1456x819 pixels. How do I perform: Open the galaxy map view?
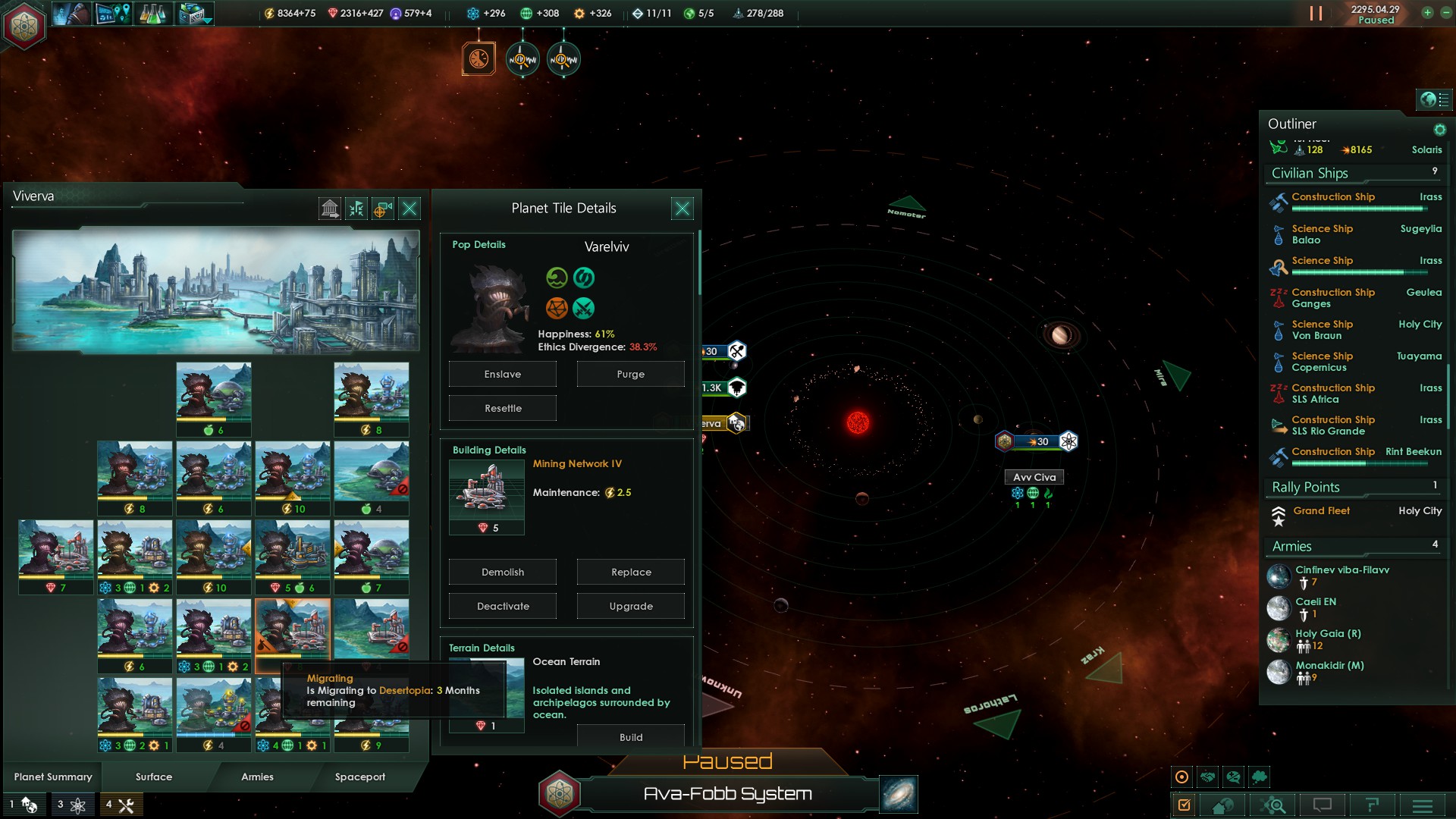(x=899, y=794)
